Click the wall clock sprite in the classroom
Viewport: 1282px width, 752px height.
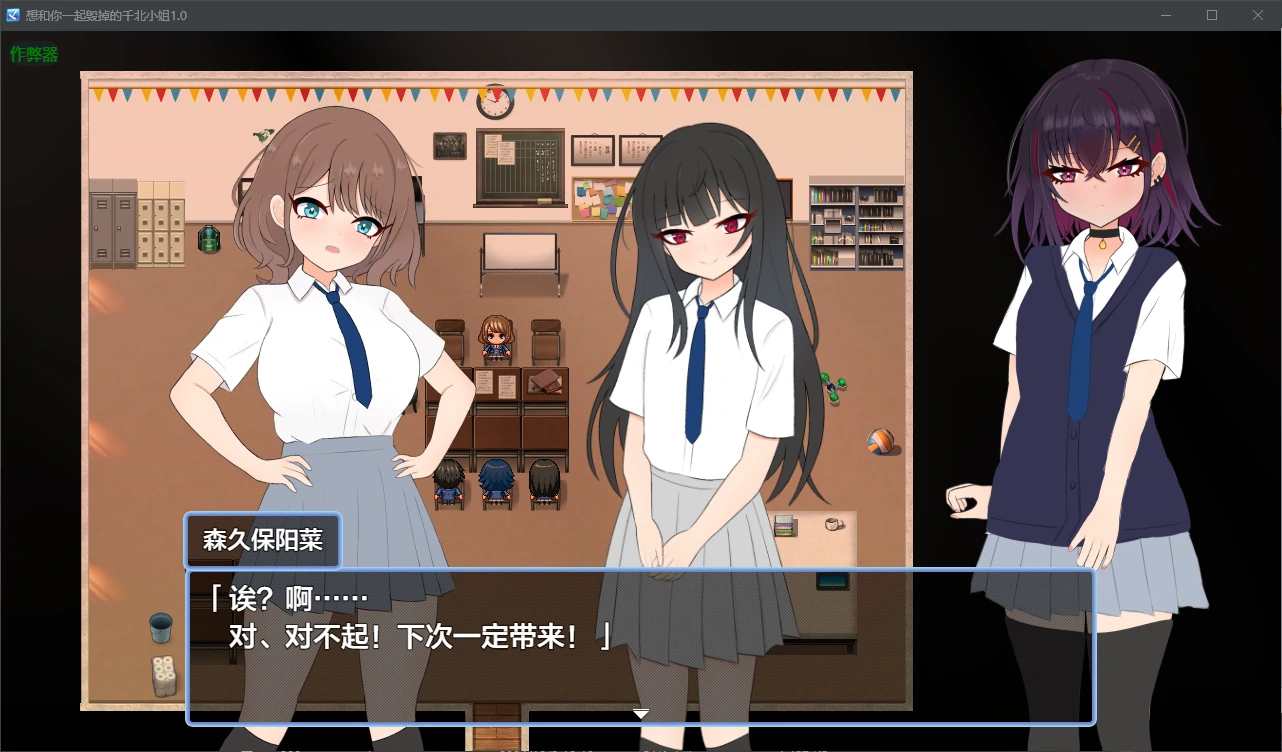(x=495, y=103)
